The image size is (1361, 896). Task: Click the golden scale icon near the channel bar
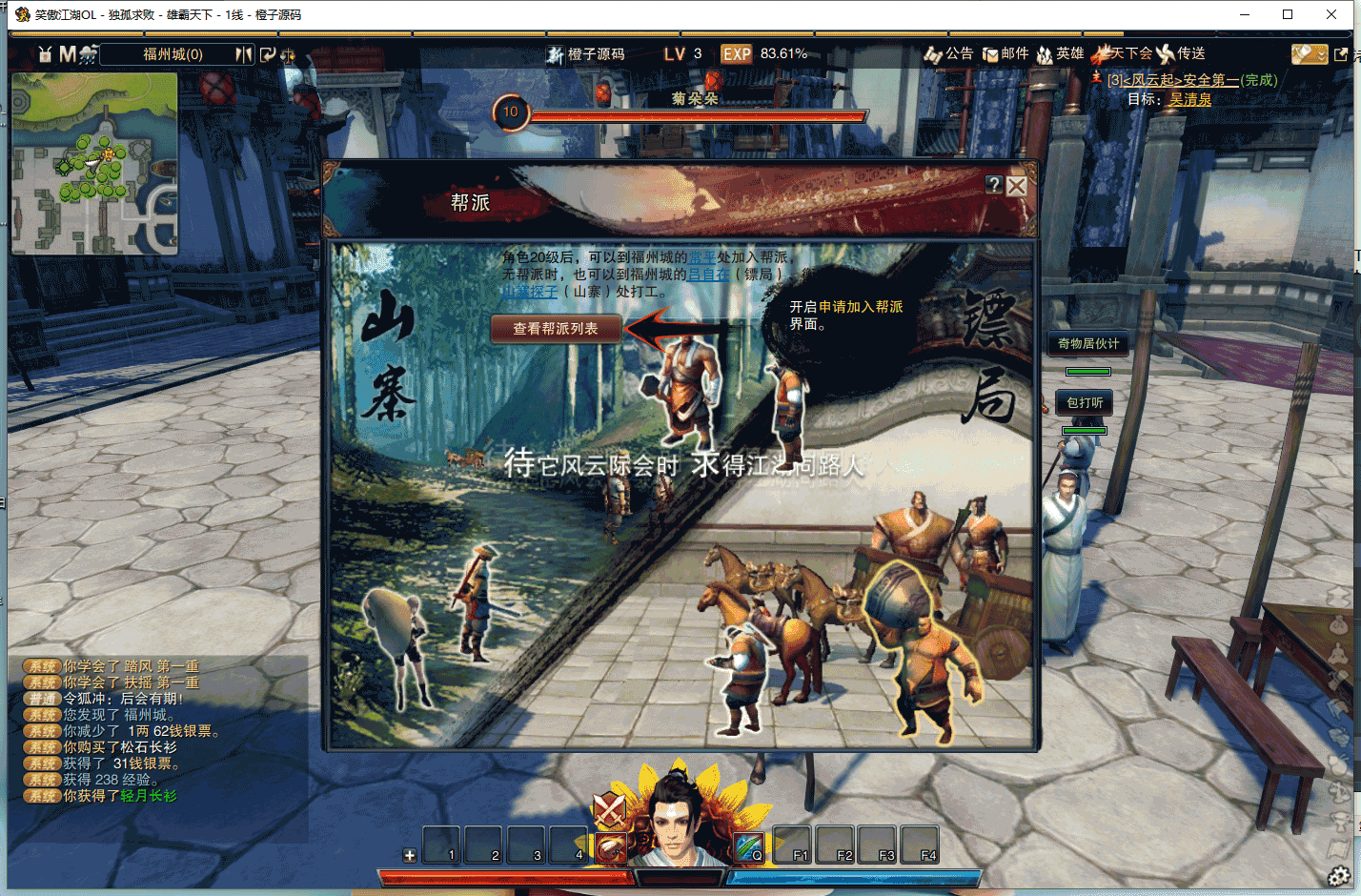point(289,57)
